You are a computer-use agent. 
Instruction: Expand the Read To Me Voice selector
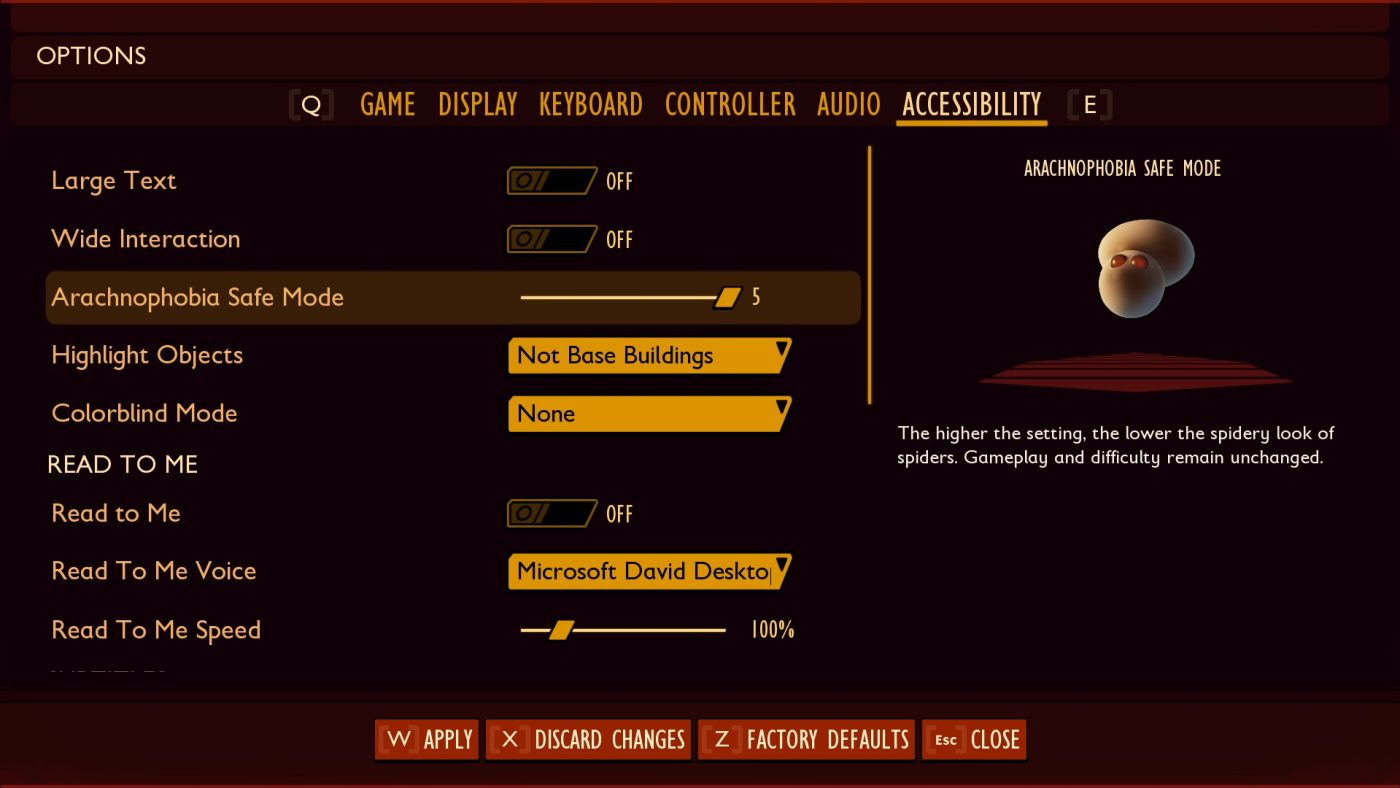[650, 571]
